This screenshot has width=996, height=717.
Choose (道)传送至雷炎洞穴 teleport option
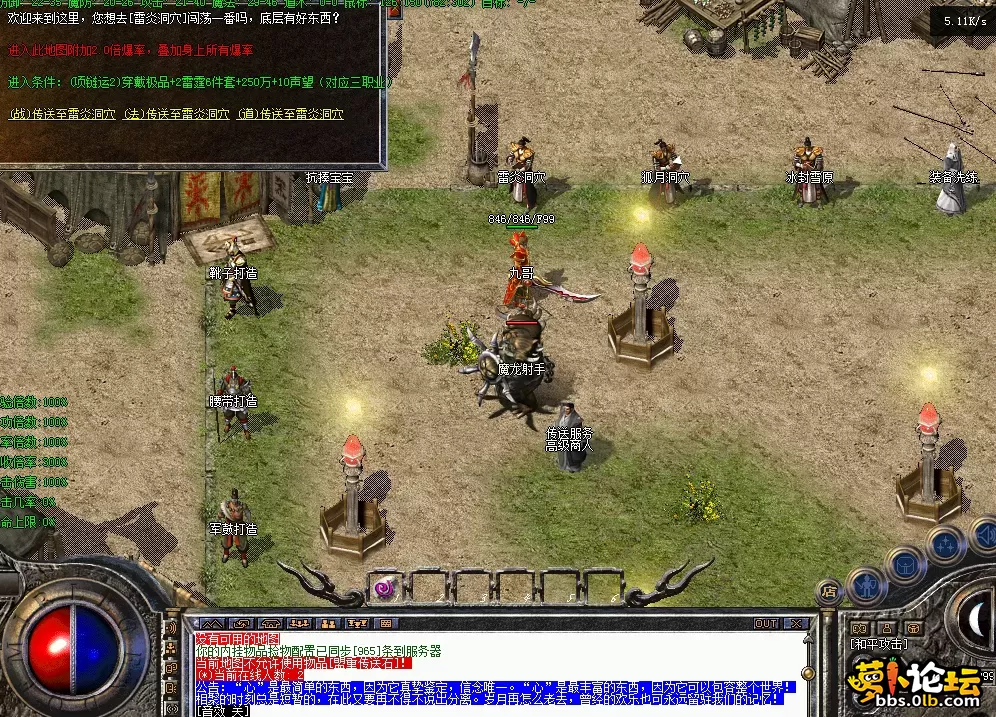[x=291, y=114]
